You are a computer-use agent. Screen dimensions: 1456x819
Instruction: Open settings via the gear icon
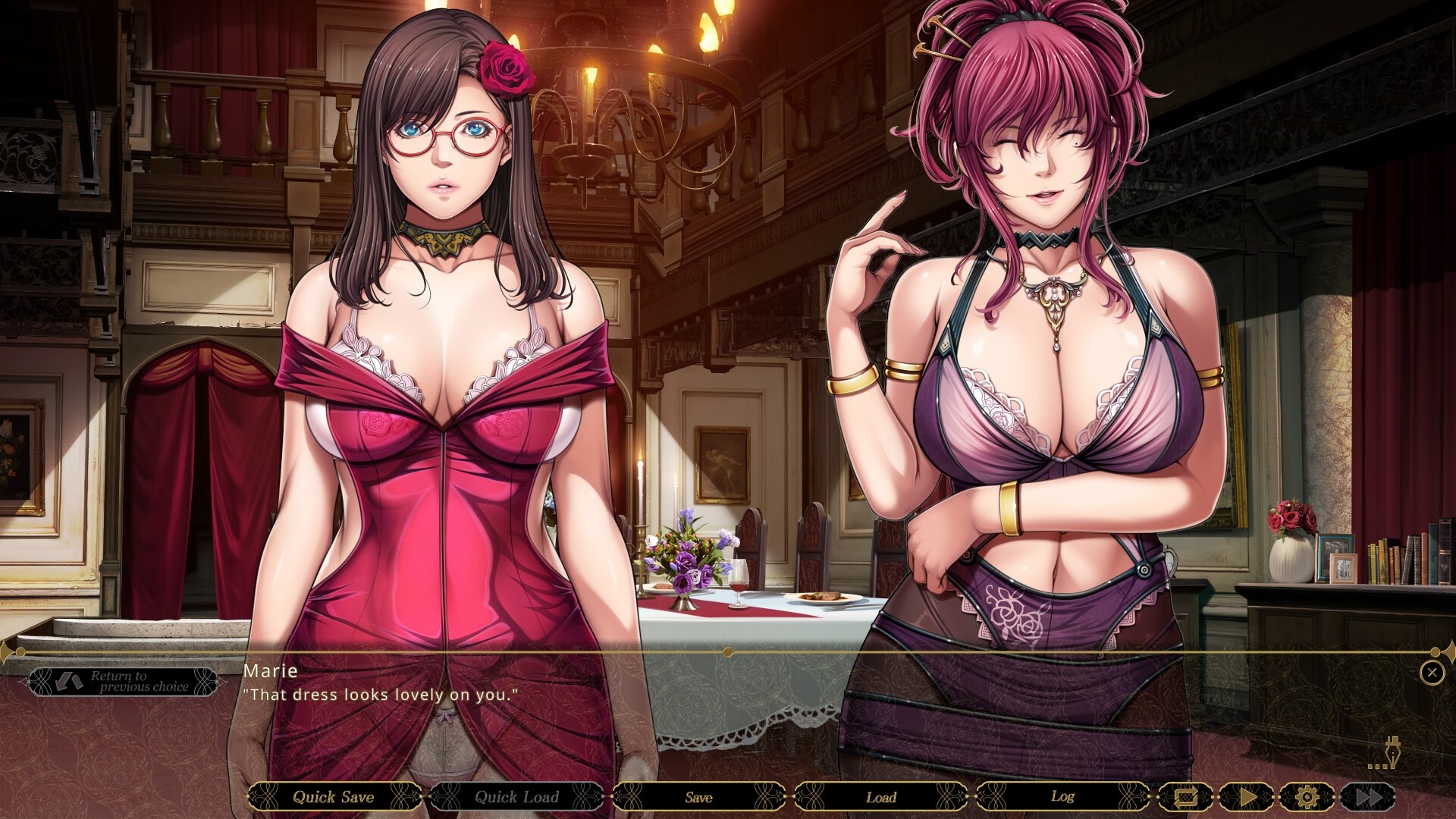tap(1306, 797)
